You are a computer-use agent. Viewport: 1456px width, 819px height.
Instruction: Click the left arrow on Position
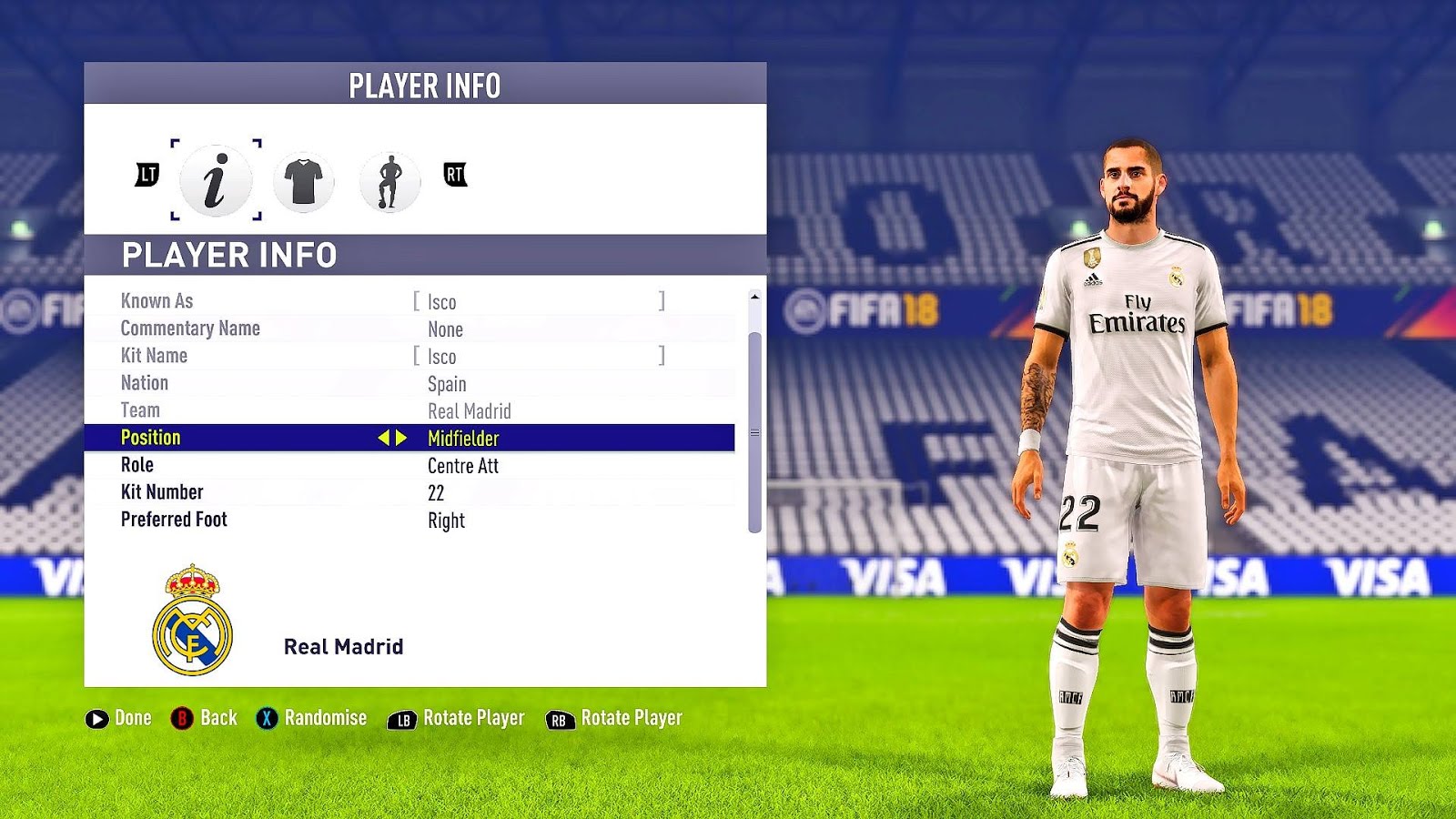click(384, 438)
